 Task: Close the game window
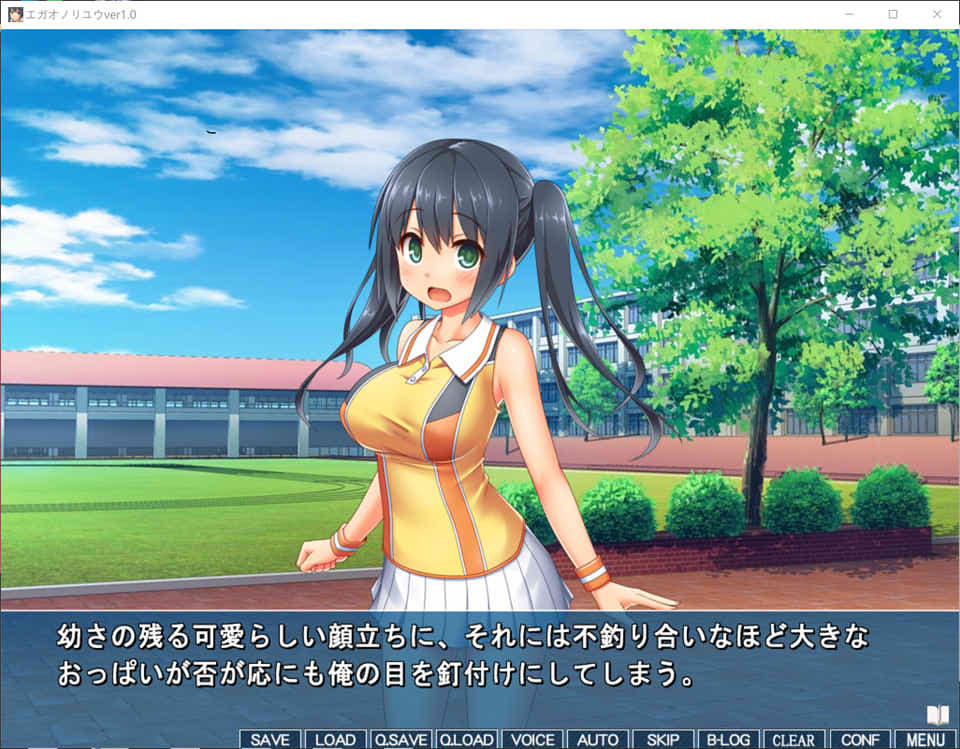(x=937, y=14)
